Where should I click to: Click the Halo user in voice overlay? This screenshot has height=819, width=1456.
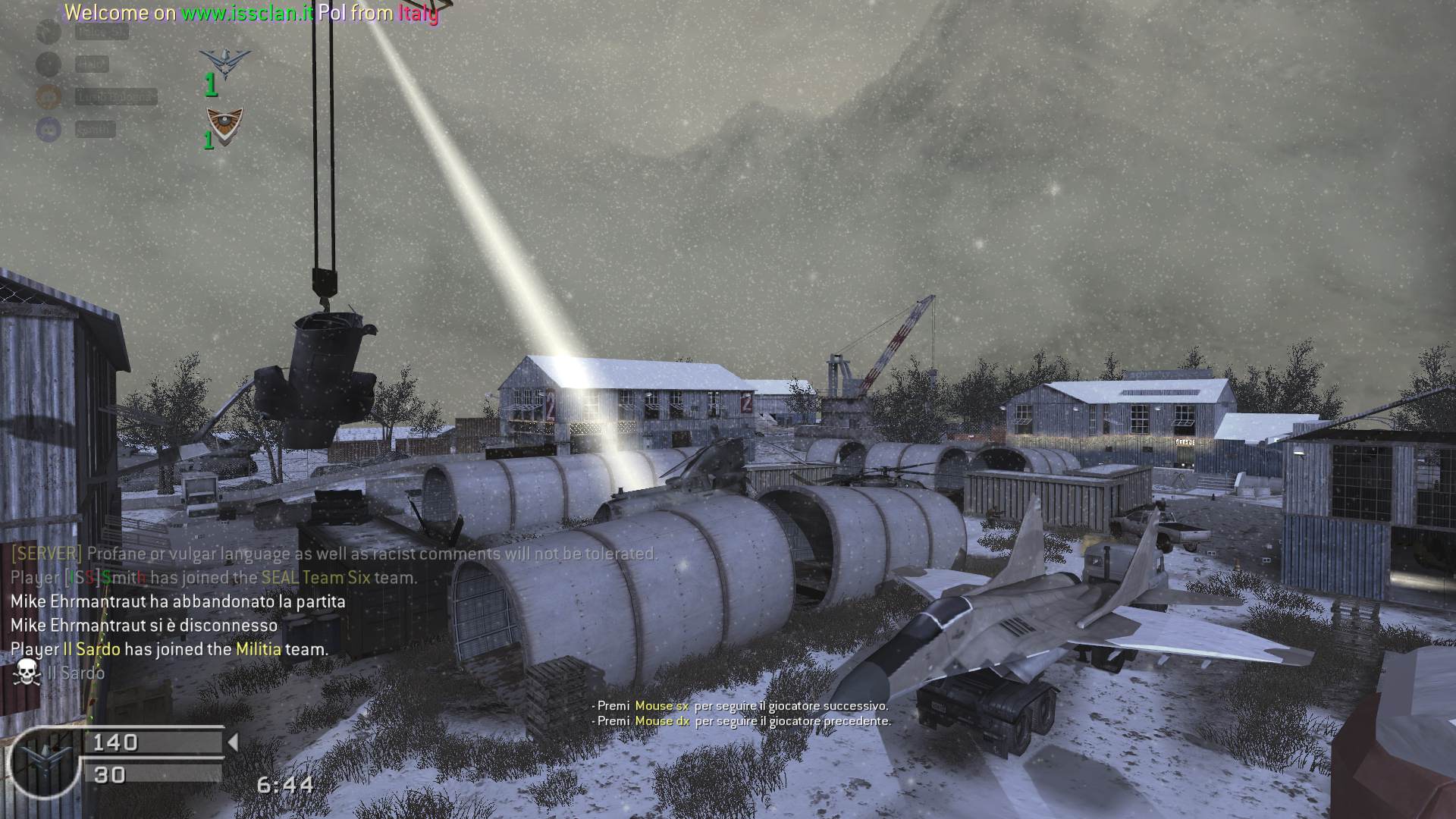[x=92, y=64]
